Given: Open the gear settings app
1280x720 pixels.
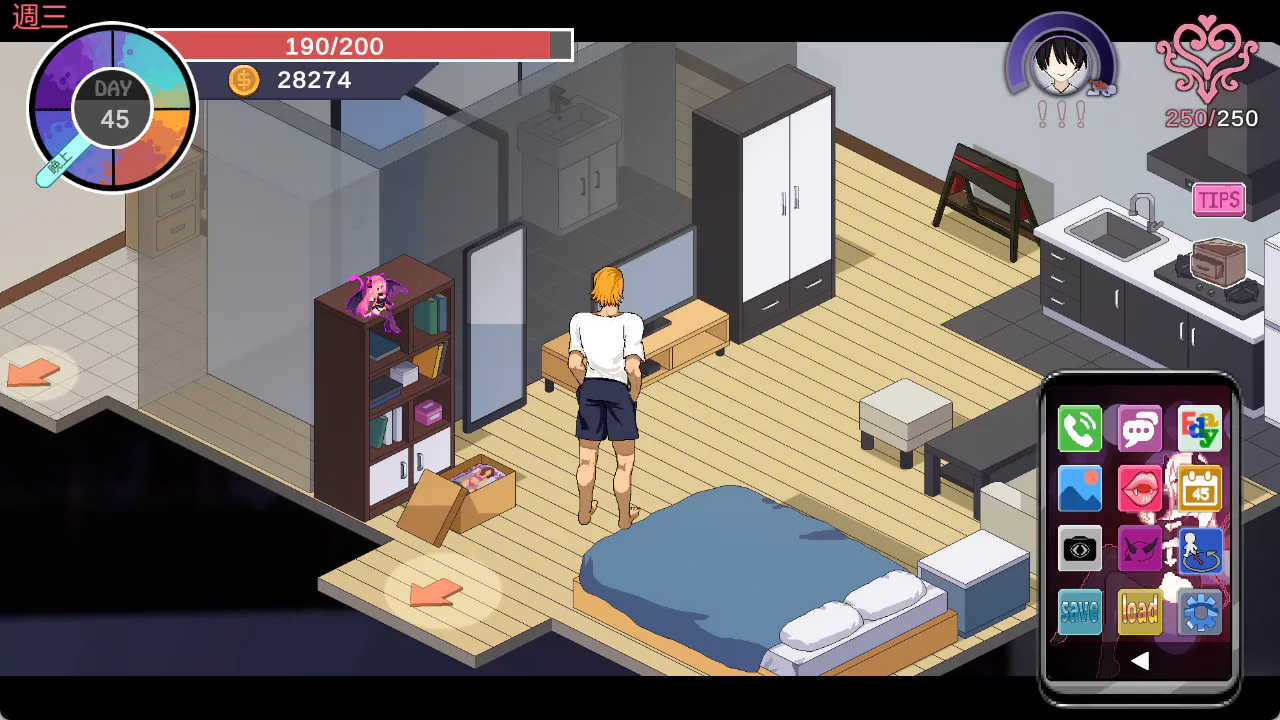Looking at the screenshot, I should 1199,611.
